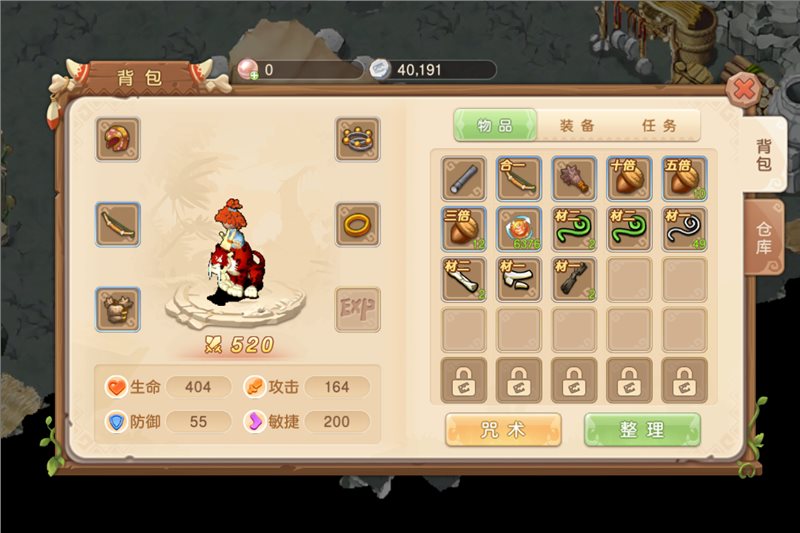Close the backpack window
Image resolution: width=800 pixels, height=533 pixels.
click(744, 91)
